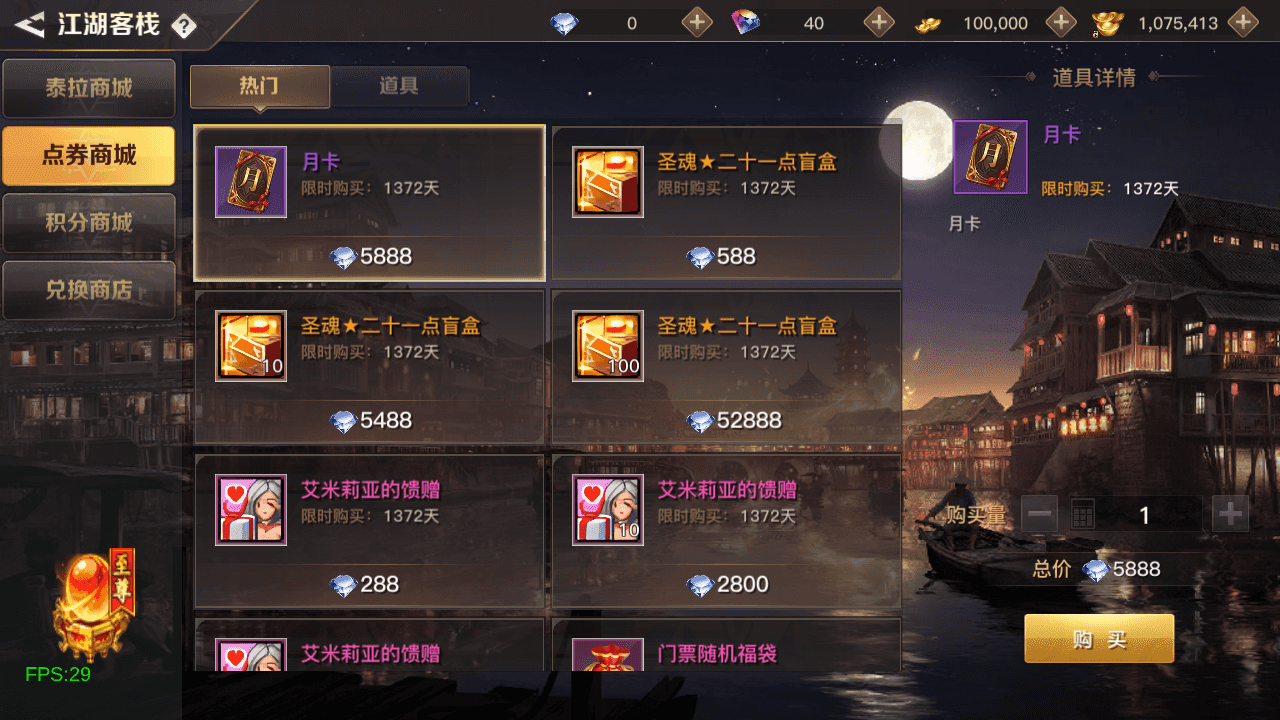The width and height of the screenshot is (1280, 720).
Task: Open 兑换商店 in the left sidebar
Action: click(x=88, y=290)
